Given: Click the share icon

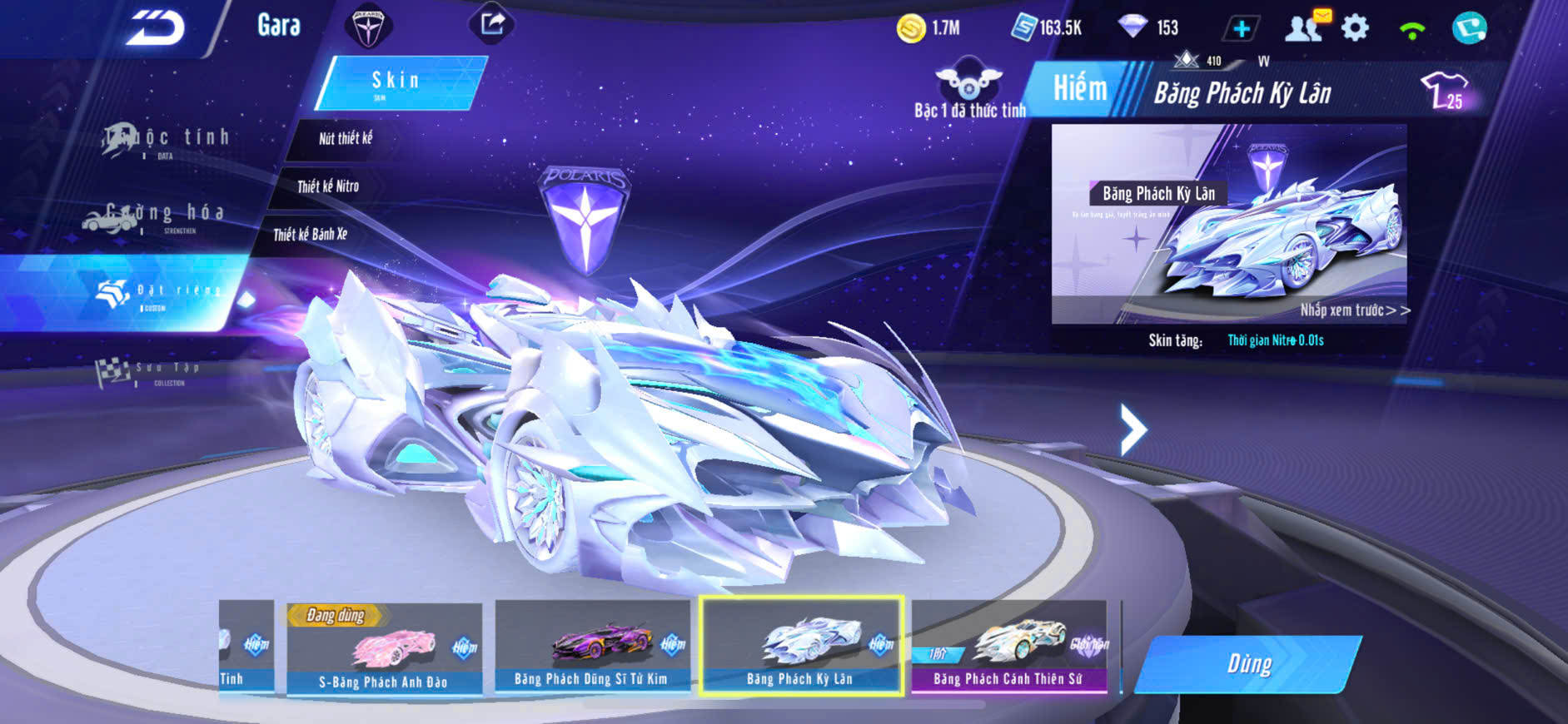Looking at the screenshot, I should tap(491, 23).
